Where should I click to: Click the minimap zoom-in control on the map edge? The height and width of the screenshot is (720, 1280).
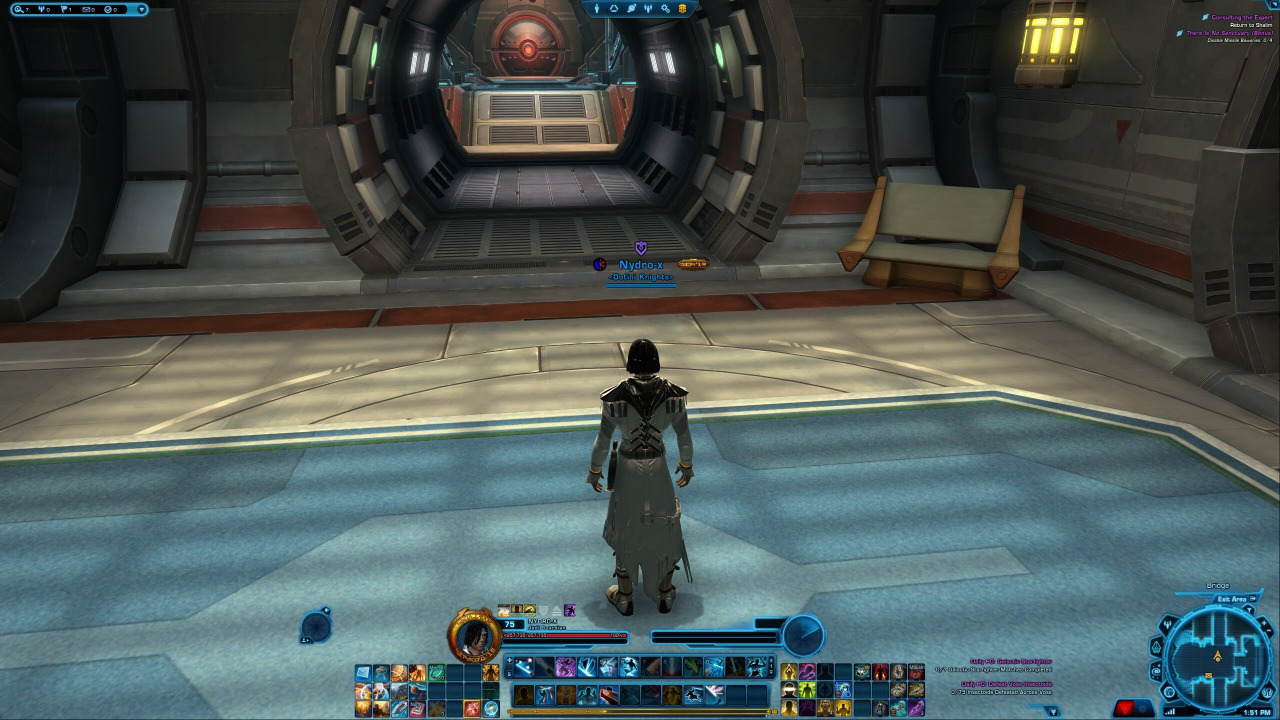[1263, 623]
